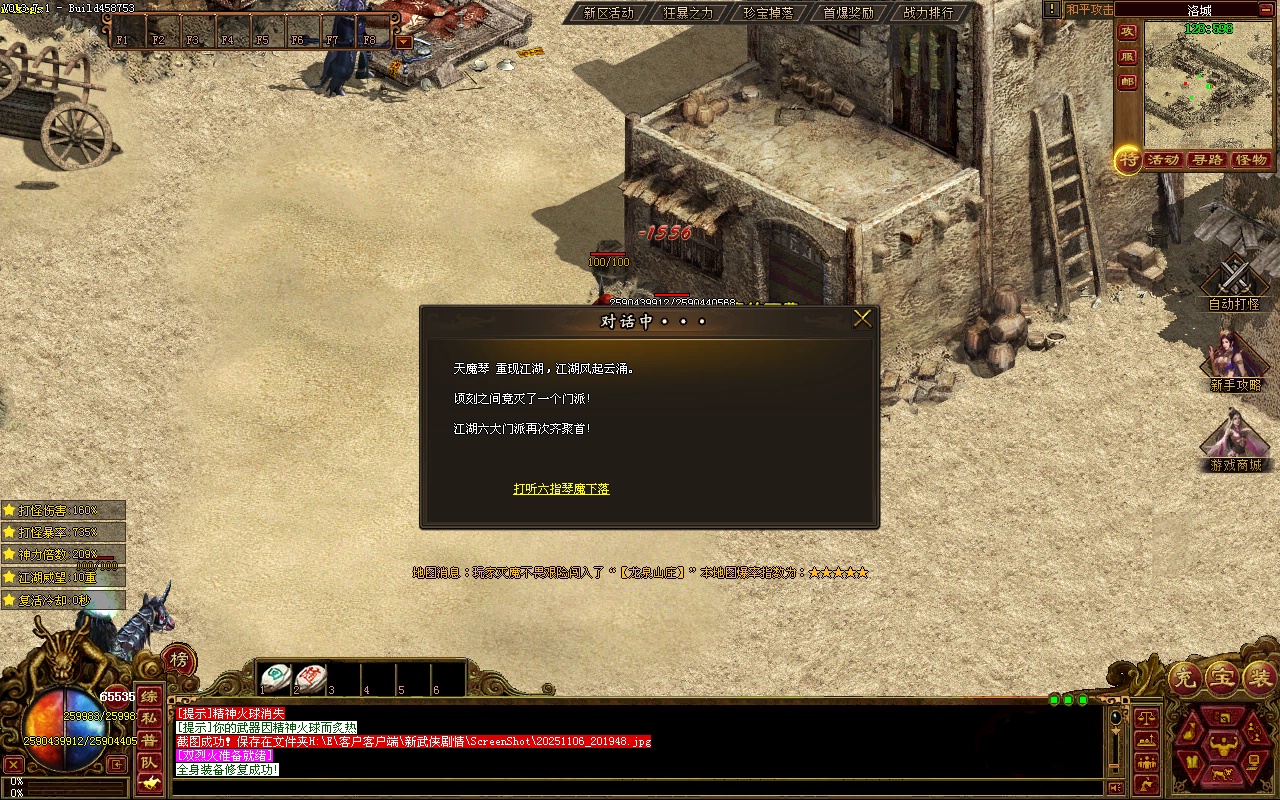Show the 珍宝掉落 panel
1280x800 pixels.
pyautogui.click(x=768, y=13)
